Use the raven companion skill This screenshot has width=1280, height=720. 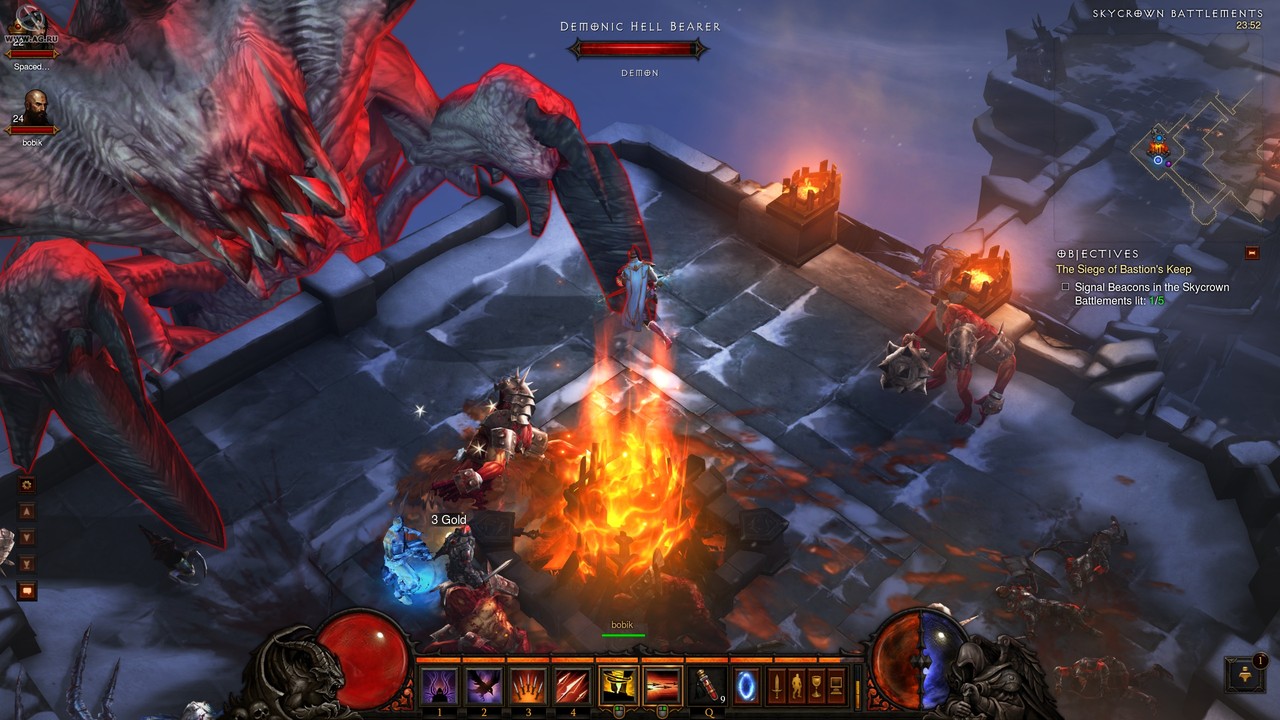tap(485, 687)
